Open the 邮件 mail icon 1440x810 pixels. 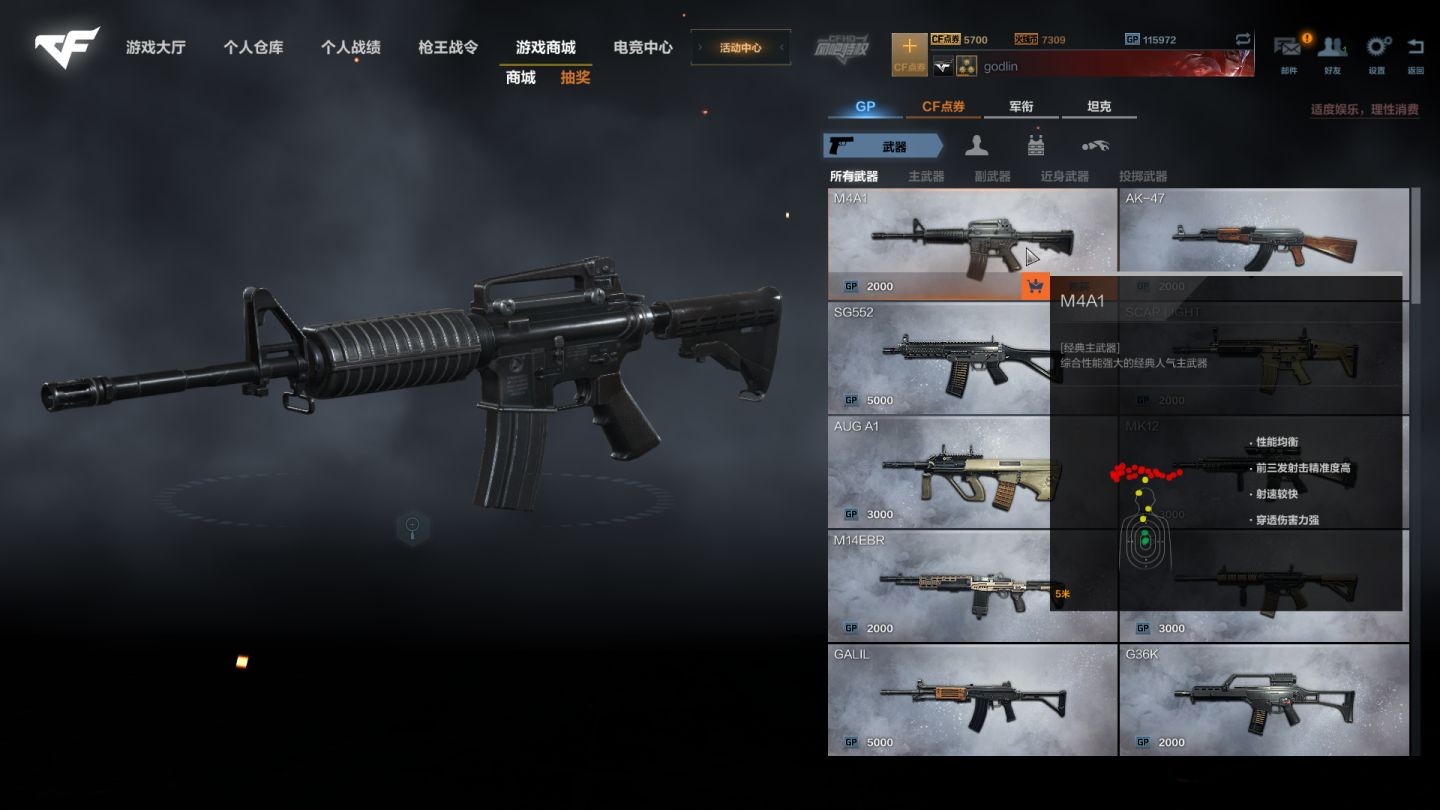click(x=1288, y=53)
